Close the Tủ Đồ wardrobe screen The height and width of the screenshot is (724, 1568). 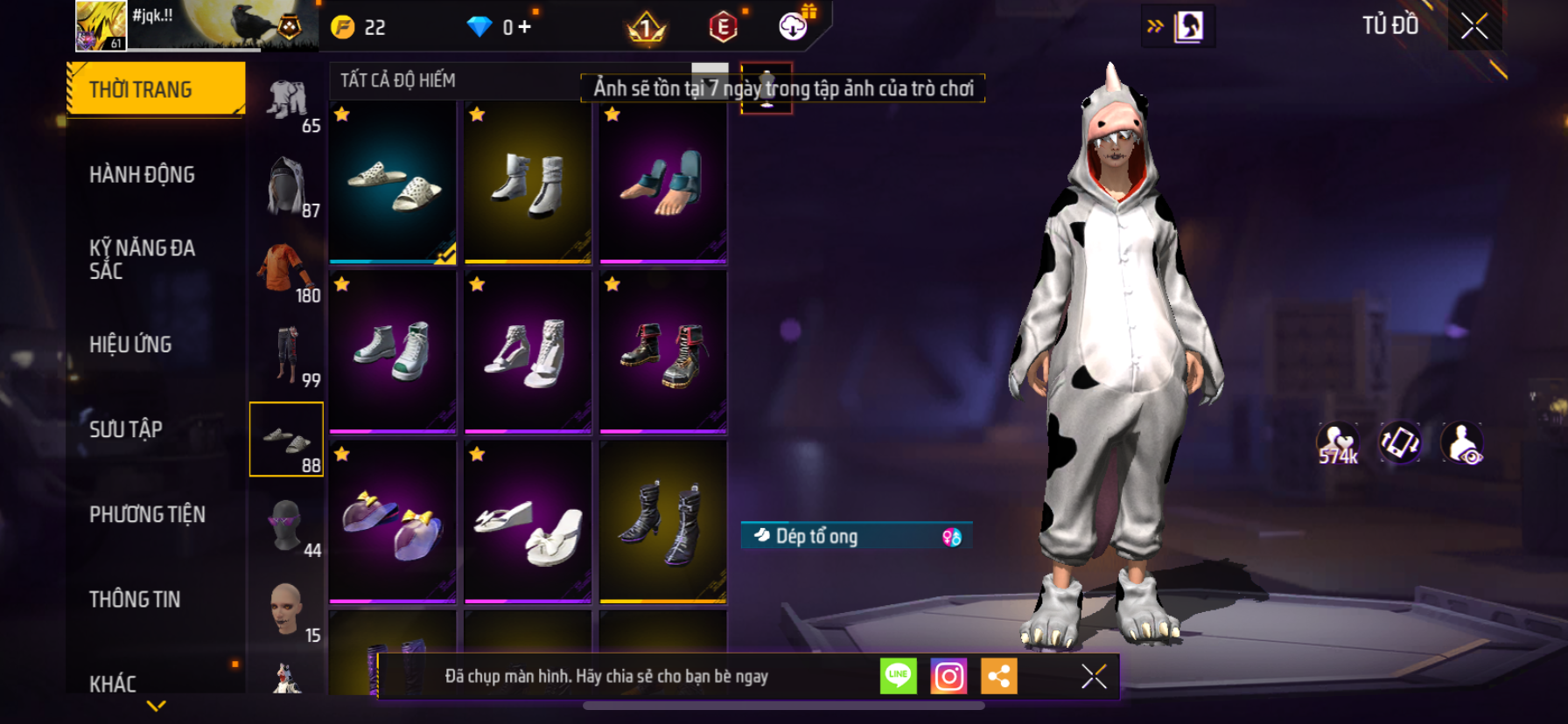coord(1474,26)
